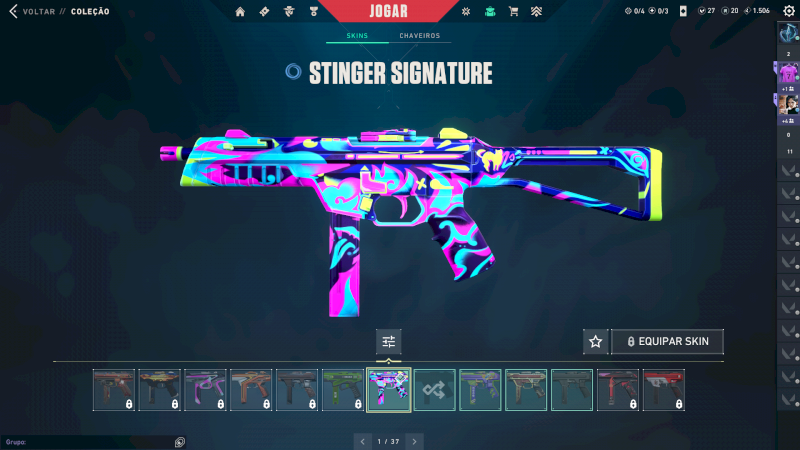Click the friend avatar in the social sidebar
This screenshot has height=450, width=800.
(x=788, y=104)
